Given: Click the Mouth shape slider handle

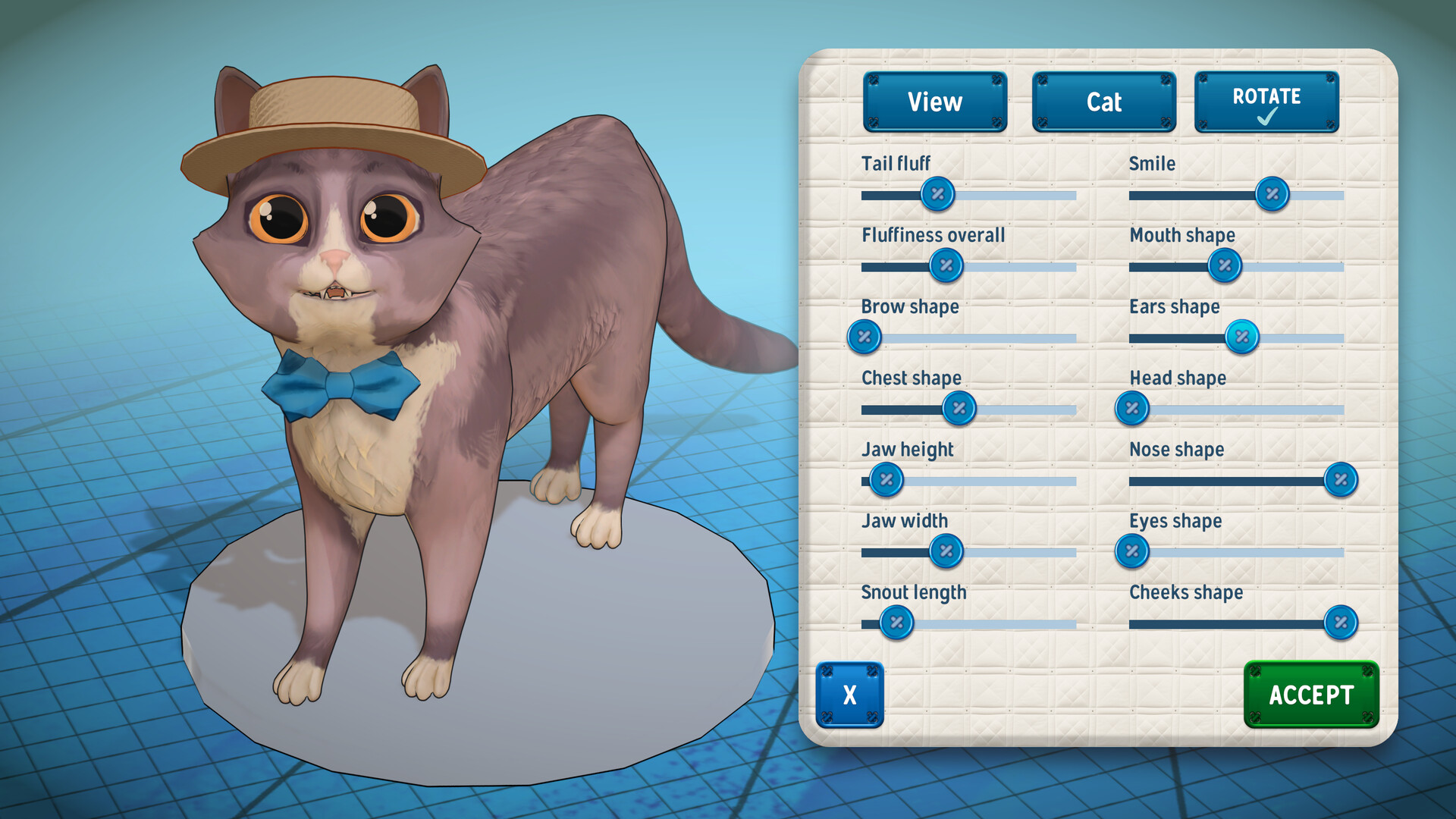Looking at the screenshot, I should point(1224,265).
